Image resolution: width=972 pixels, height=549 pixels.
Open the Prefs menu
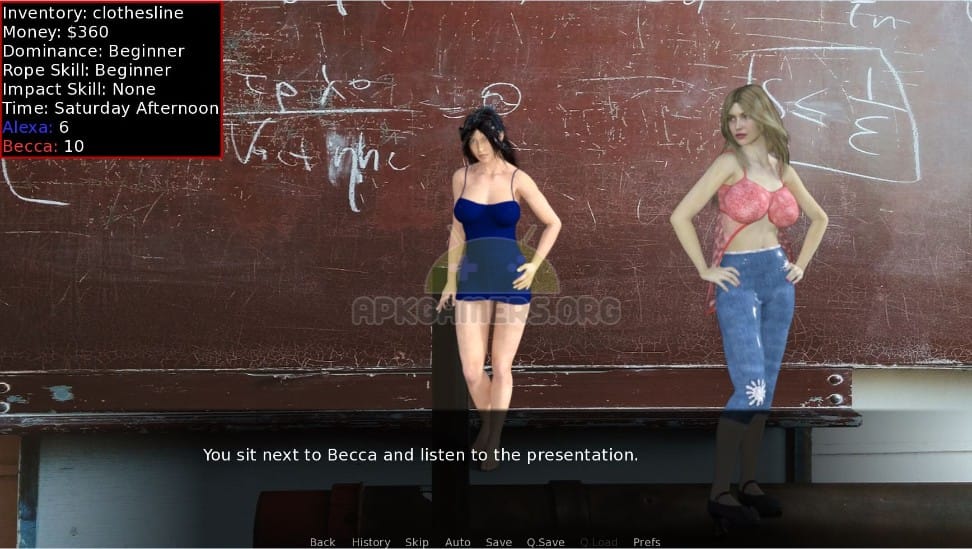tap(646, 542)
